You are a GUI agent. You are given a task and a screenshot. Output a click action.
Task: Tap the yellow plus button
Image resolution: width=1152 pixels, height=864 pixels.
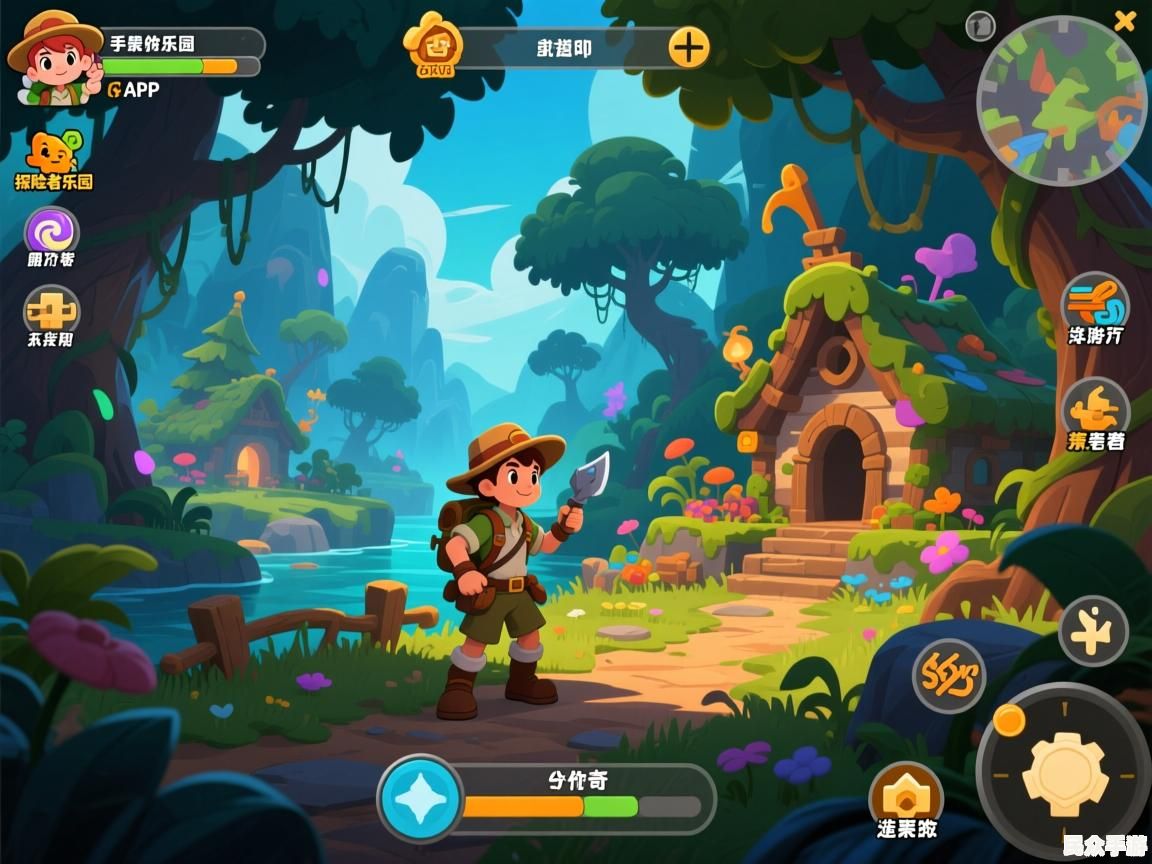point(688,46)
